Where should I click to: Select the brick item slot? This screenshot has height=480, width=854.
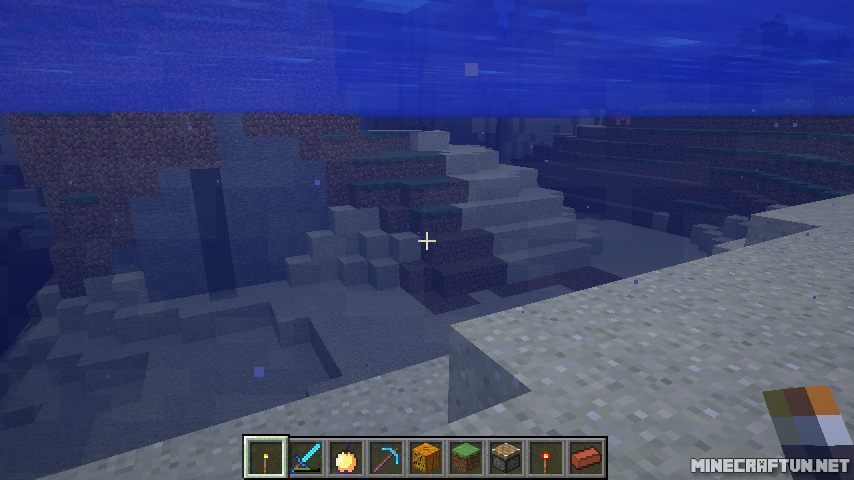point(586,457)
